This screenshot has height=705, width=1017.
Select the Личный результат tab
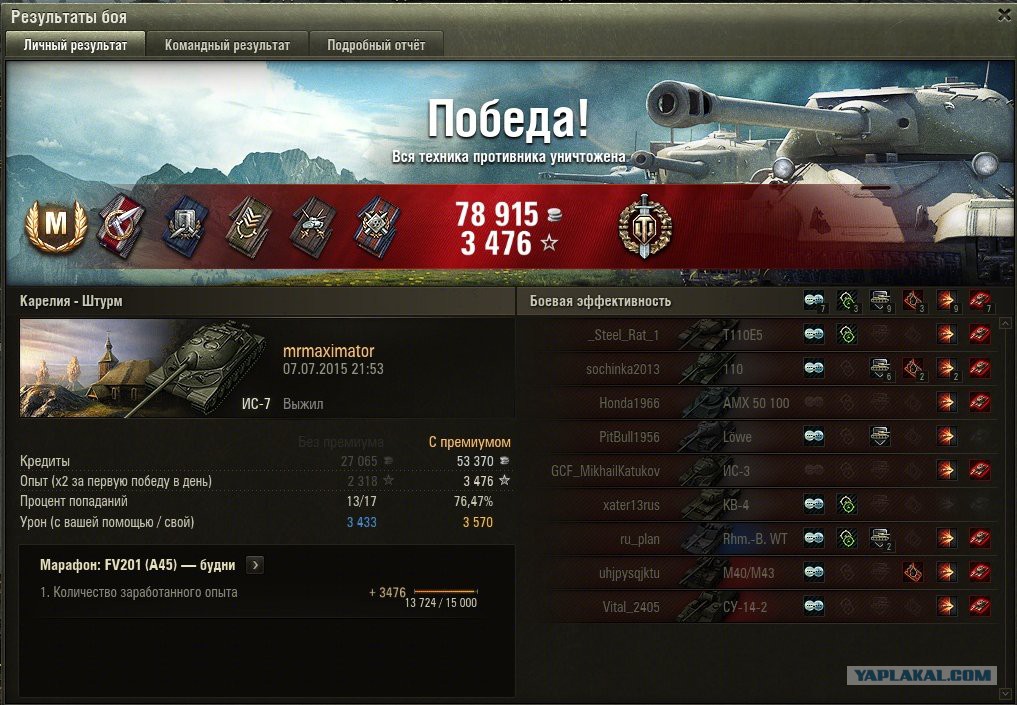tap(75, 45)
